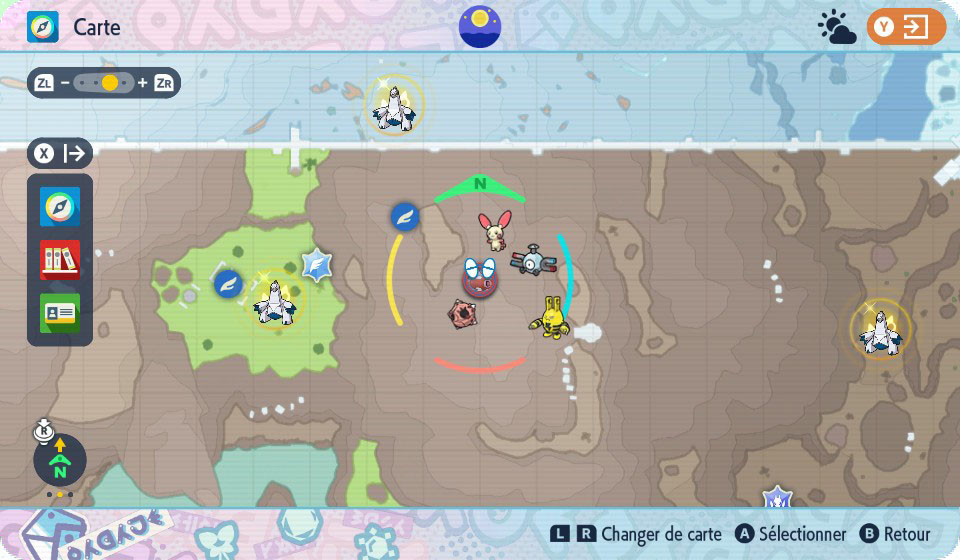Click the player position marker
Image resolution: width=960 pixels, height=560 pixels.
480,277
